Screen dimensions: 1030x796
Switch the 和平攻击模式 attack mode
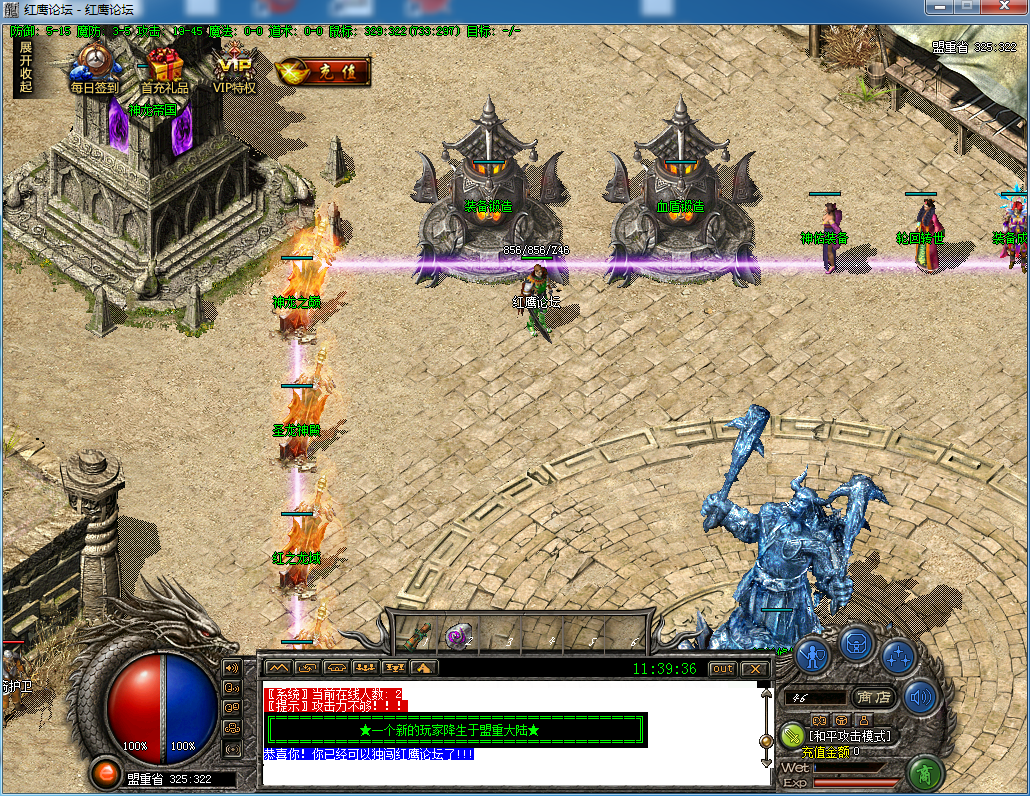849,736
